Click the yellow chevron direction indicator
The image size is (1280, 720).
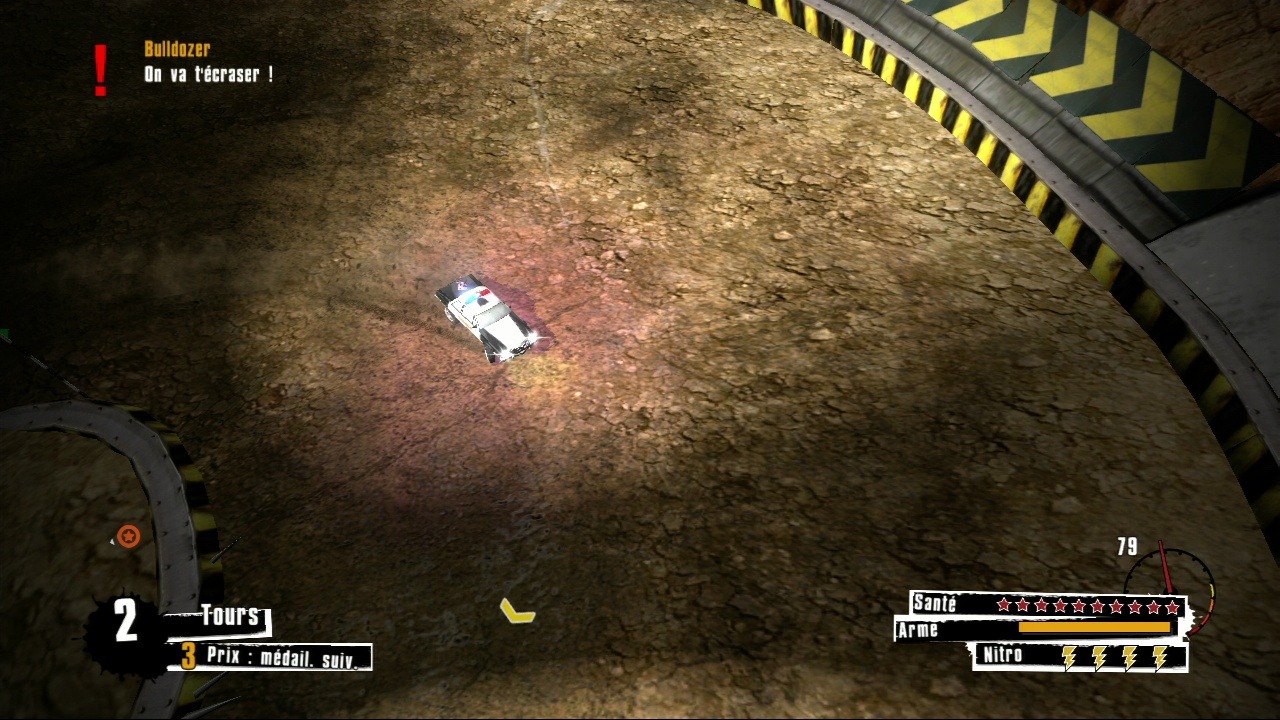[x=517, y=610]
